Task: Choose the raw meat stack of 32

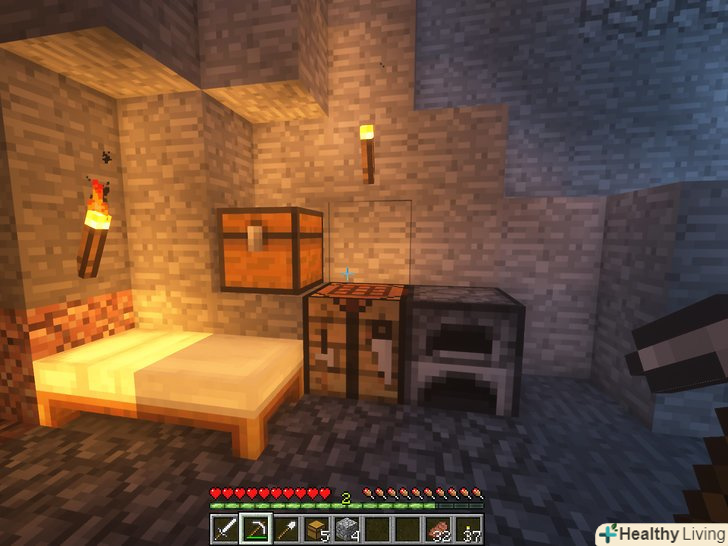Action: point(437,529)
